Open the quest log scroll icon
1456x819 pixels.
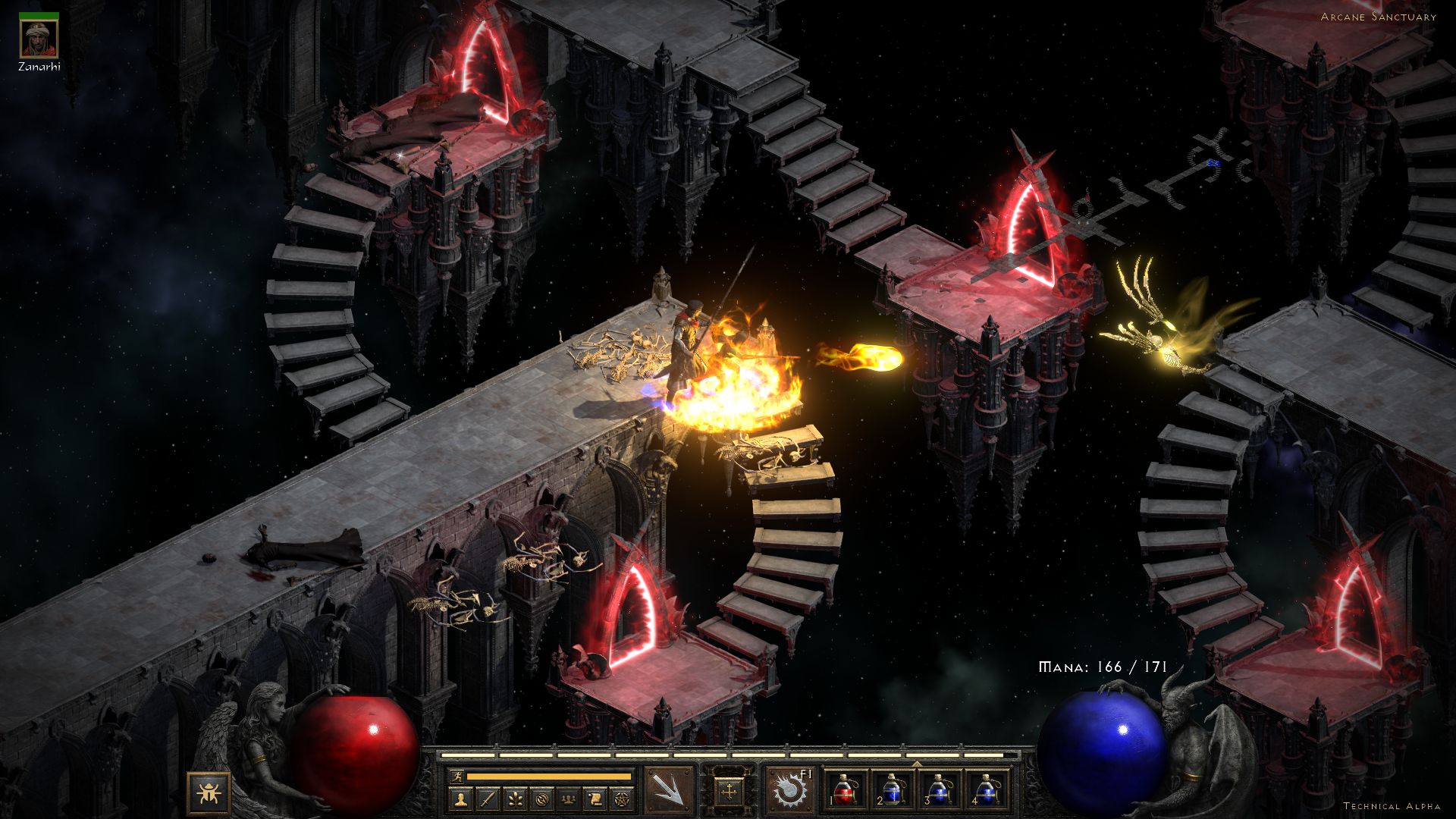595,799
